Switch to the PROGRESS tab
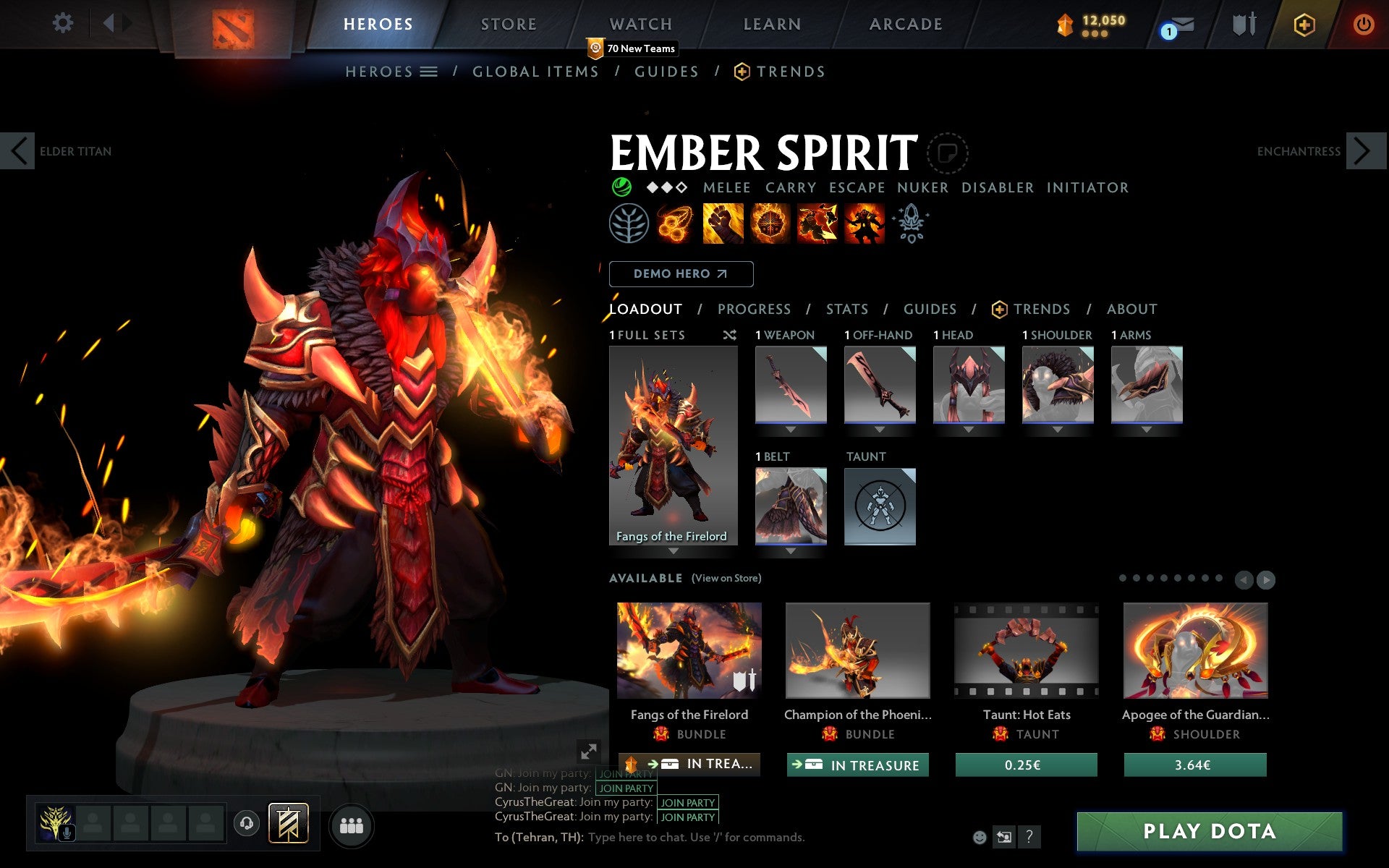The image size is (1389, 868). pyautogui.click(x=753, y=309)
